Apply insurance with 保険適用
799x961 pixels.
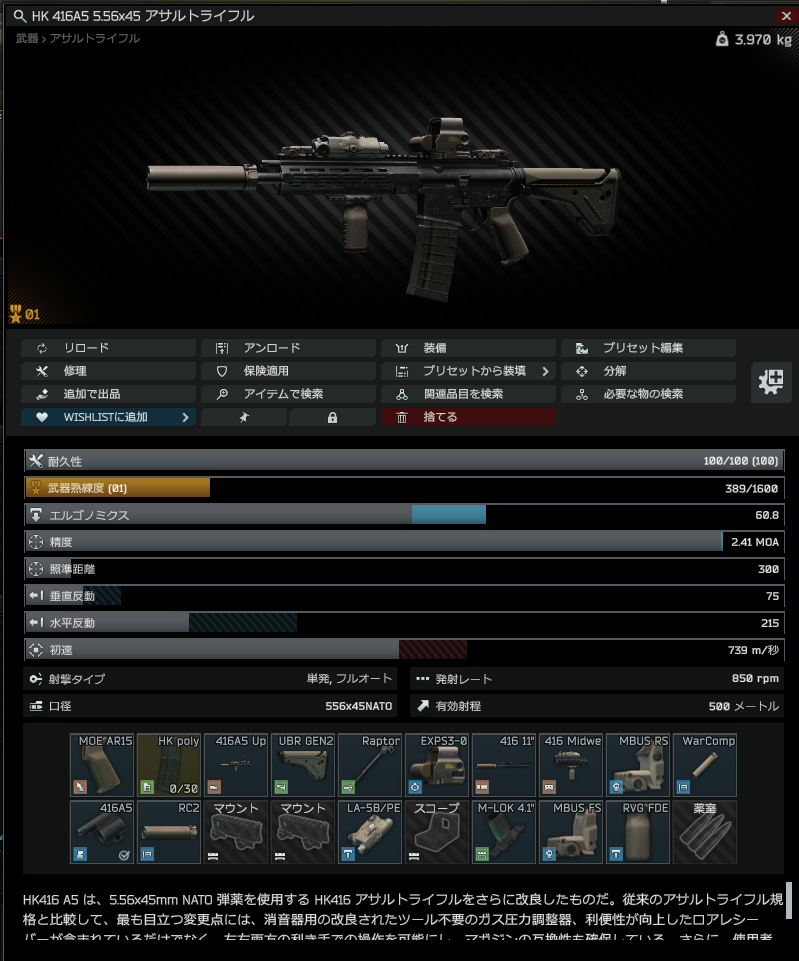pyautogui.click(x=288, y=371)
